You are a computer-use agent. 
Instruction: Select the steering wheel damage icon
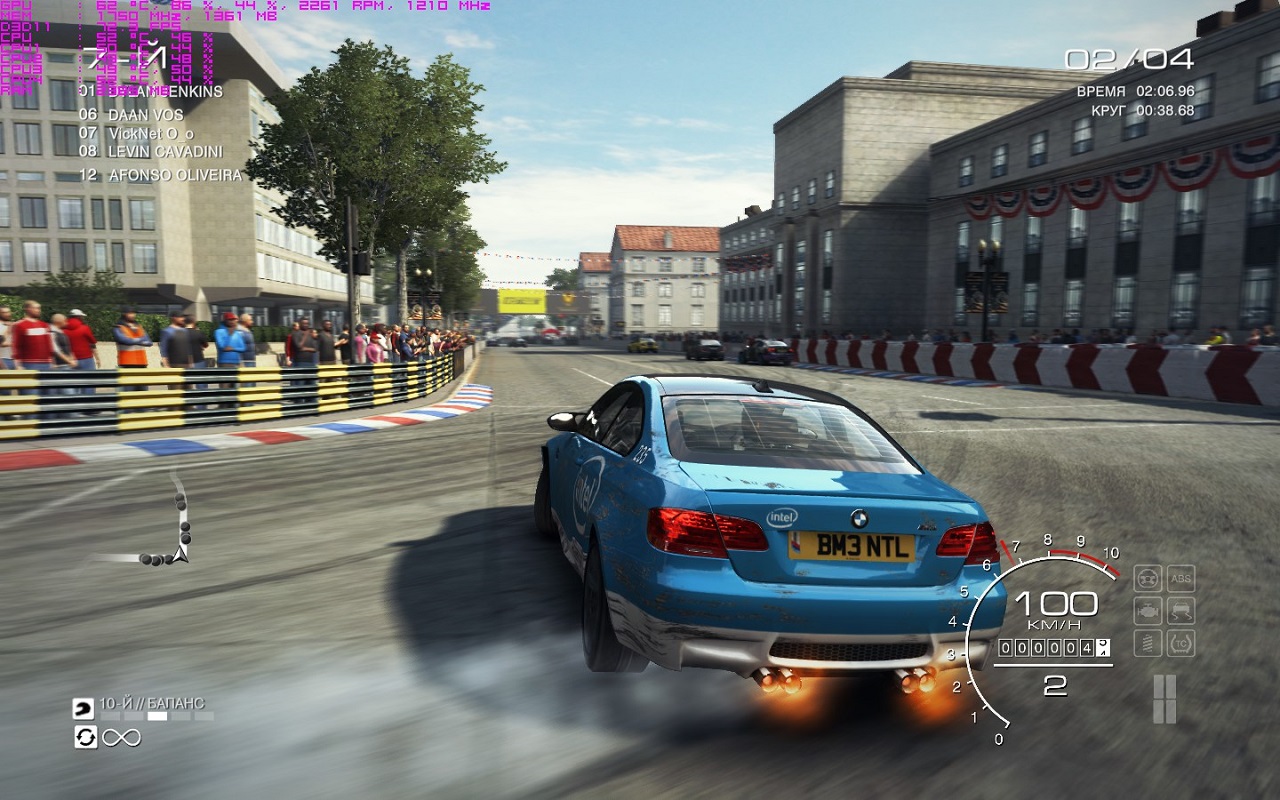pyautogui.click(x=1148, y=578)
